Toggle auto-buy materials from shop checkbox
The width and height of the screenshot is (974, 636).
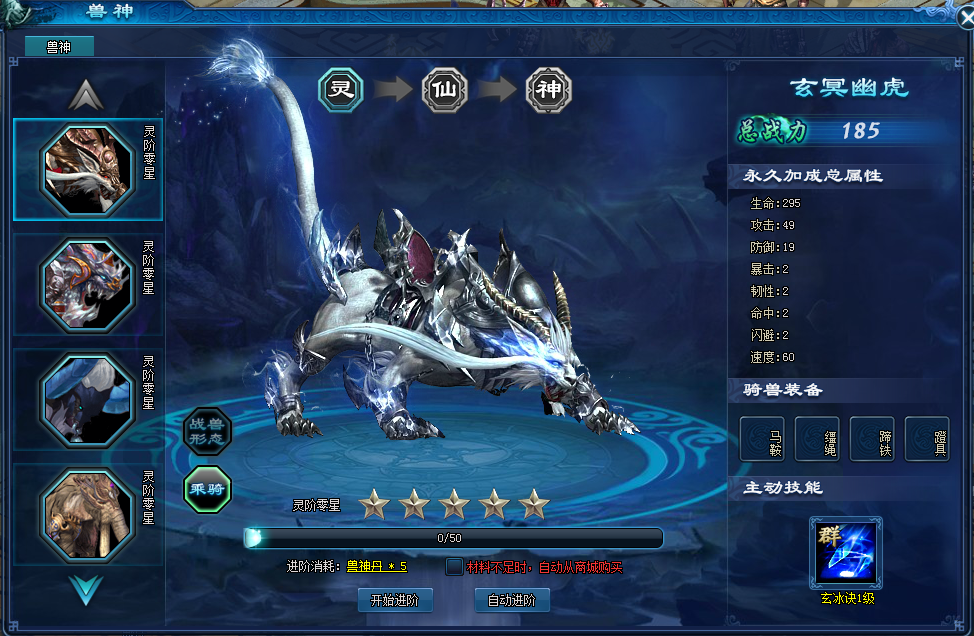pos(455,567)
